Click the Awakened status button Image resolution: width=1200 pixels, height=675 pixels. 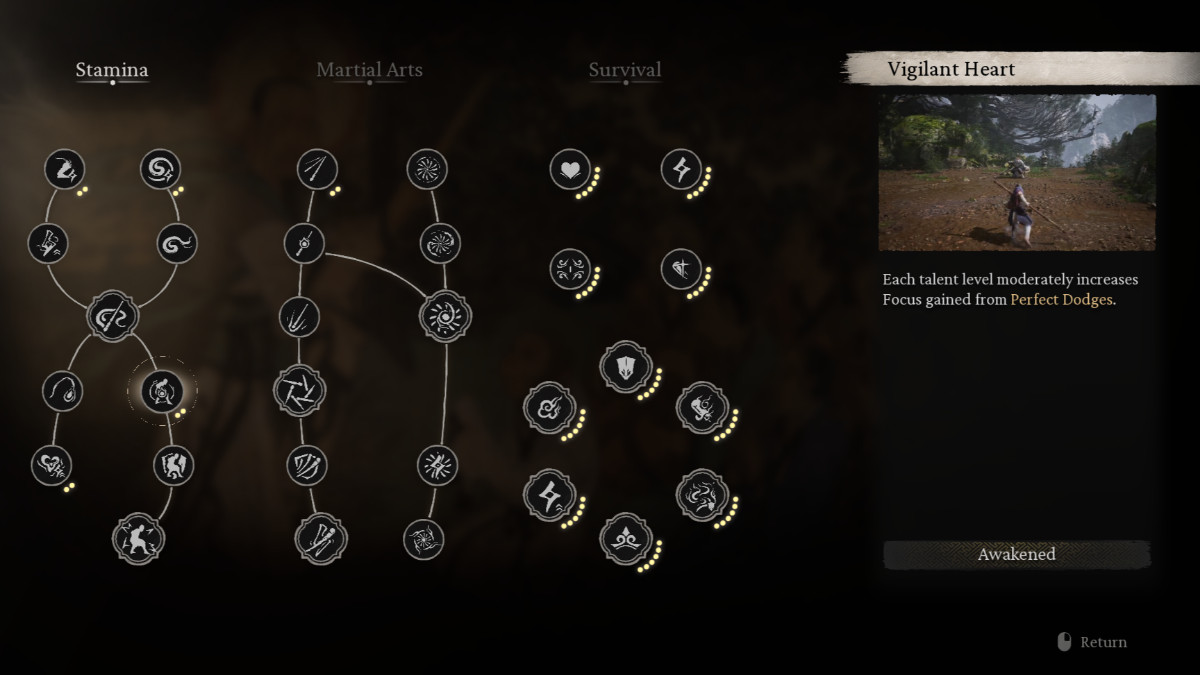1016,554
